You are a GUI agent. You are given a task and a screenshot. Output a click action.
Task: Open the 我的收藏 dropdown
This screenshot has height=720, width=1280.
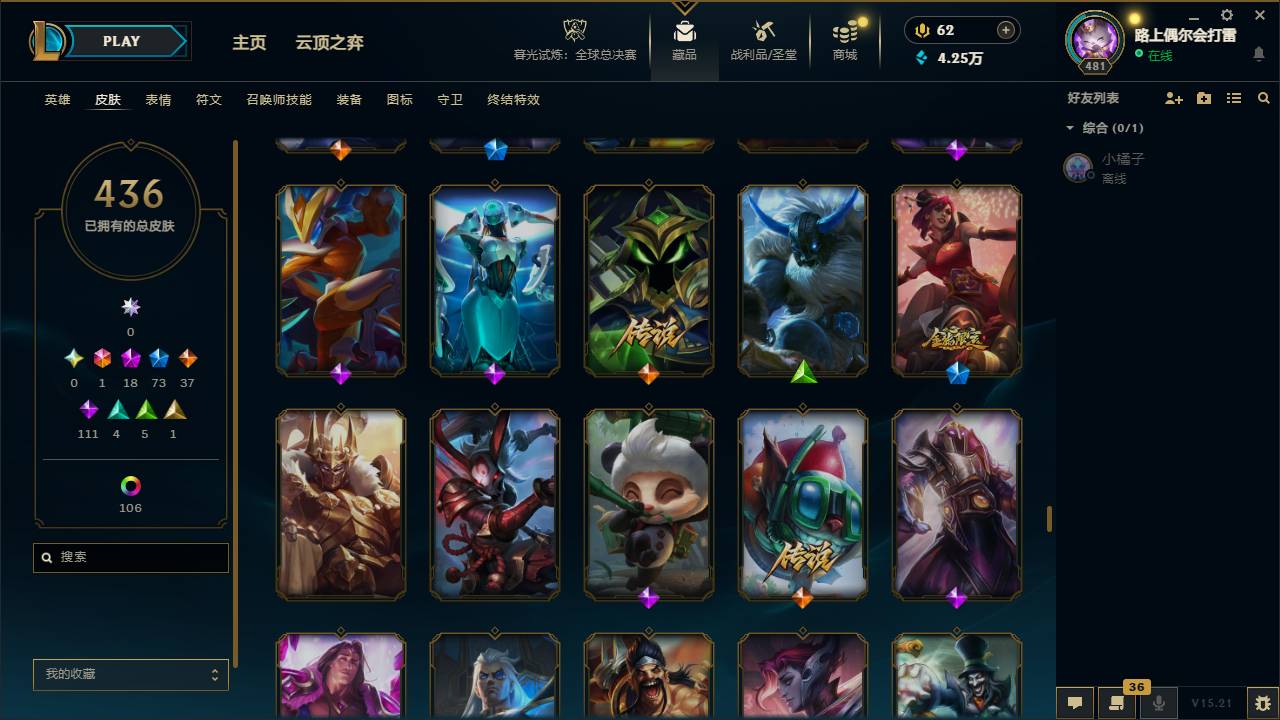(130, 675)
